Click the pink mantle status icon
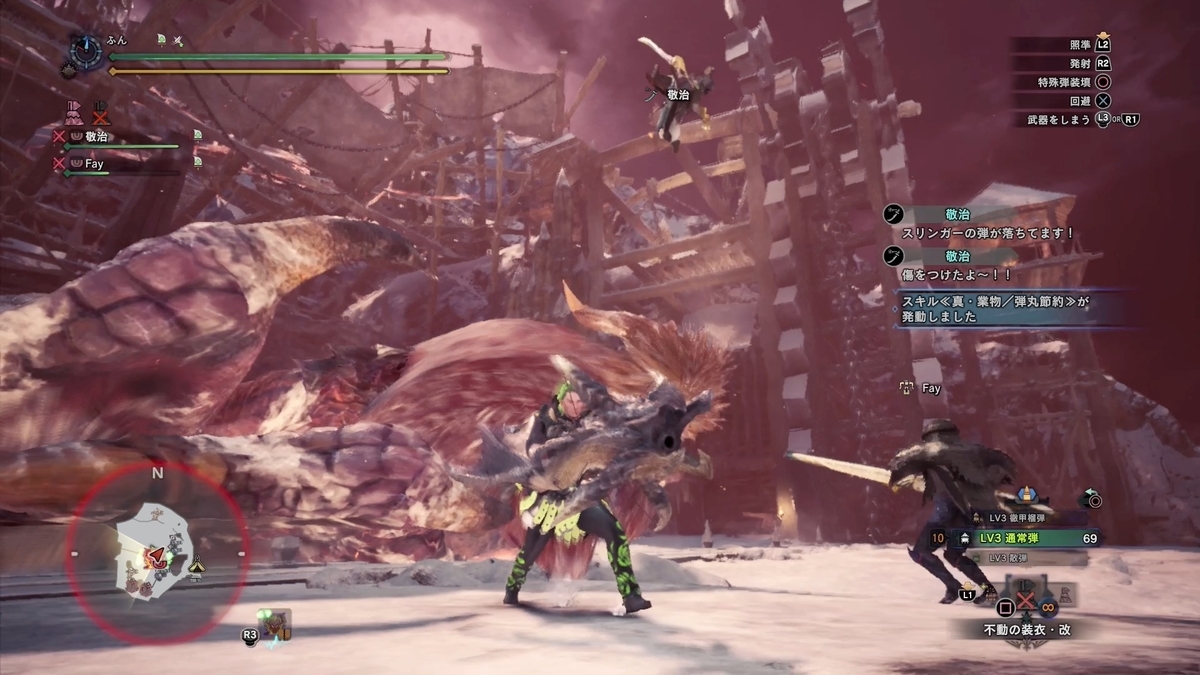Image resolution: width=1200 pixels, height=675 pixels. pyautogui.click(x=73, y=110)
